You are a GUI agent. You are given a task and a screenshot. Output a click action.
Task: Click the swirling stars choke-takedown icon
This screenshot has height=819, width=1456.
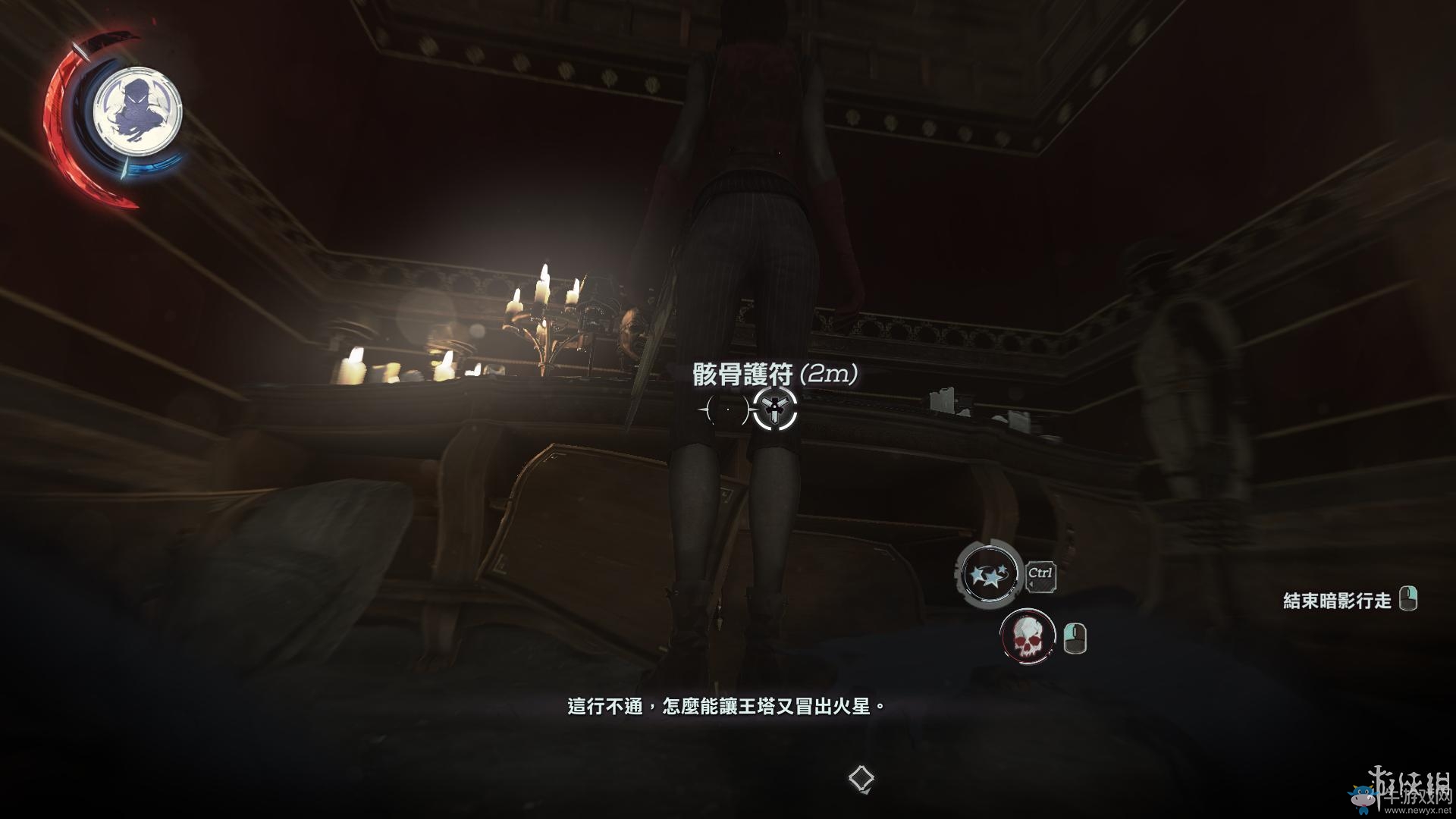pyautogui.click(x=988, y=574)
